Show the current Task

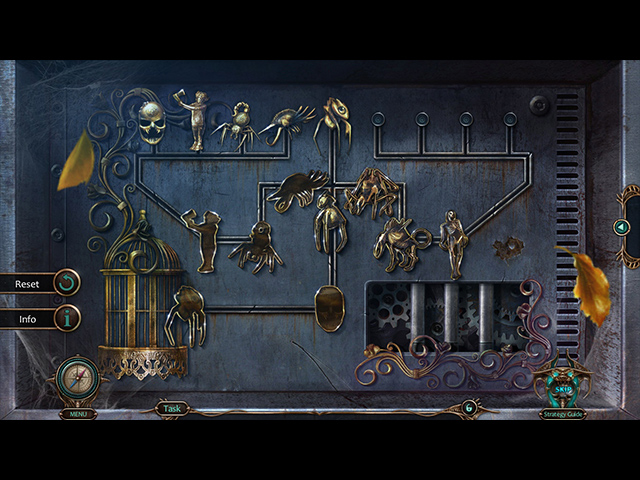[x=172, y=408]
